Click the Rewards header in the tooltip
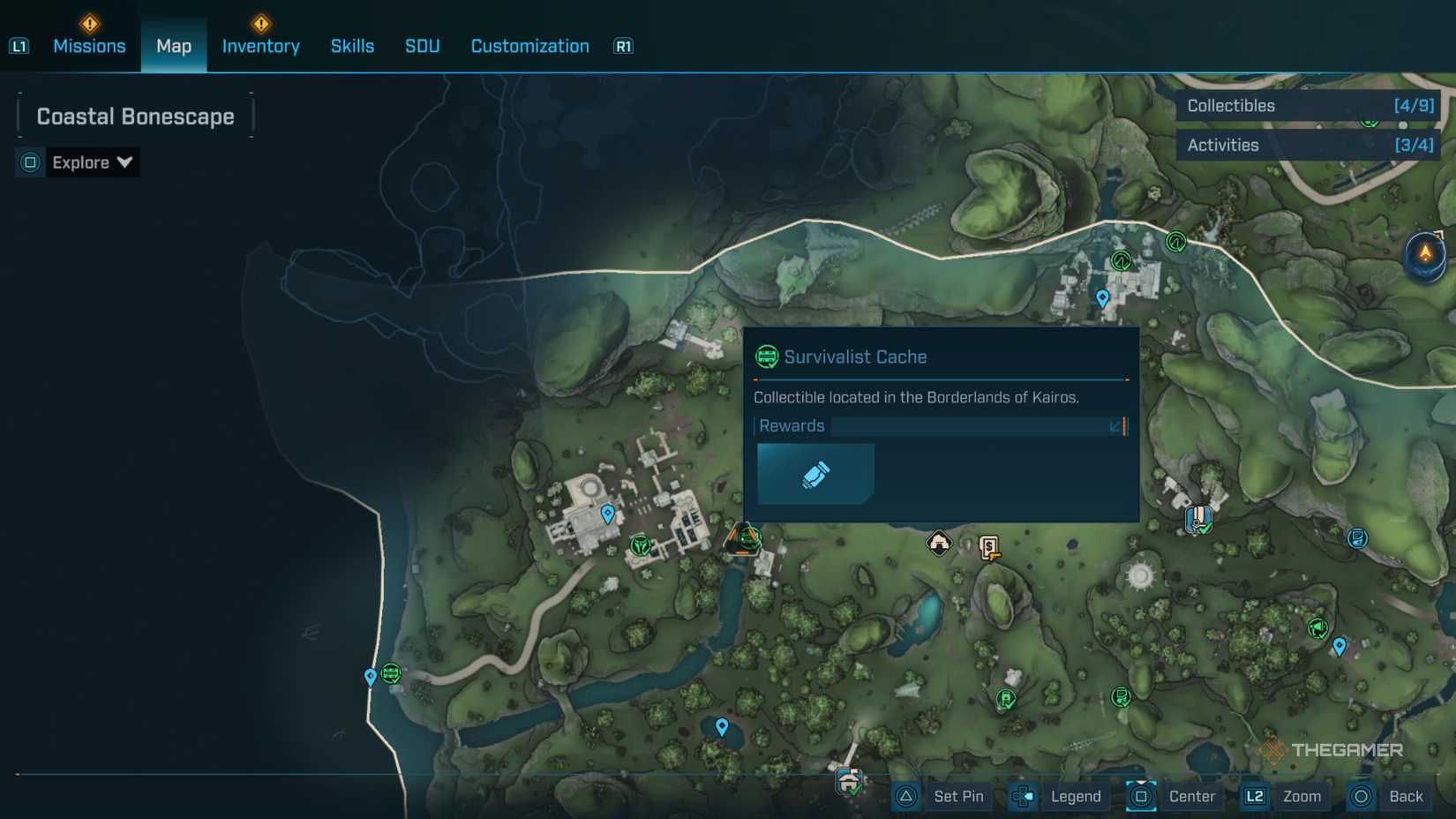1456x819 pixels. pyautogui.click(x=792, y=426)
